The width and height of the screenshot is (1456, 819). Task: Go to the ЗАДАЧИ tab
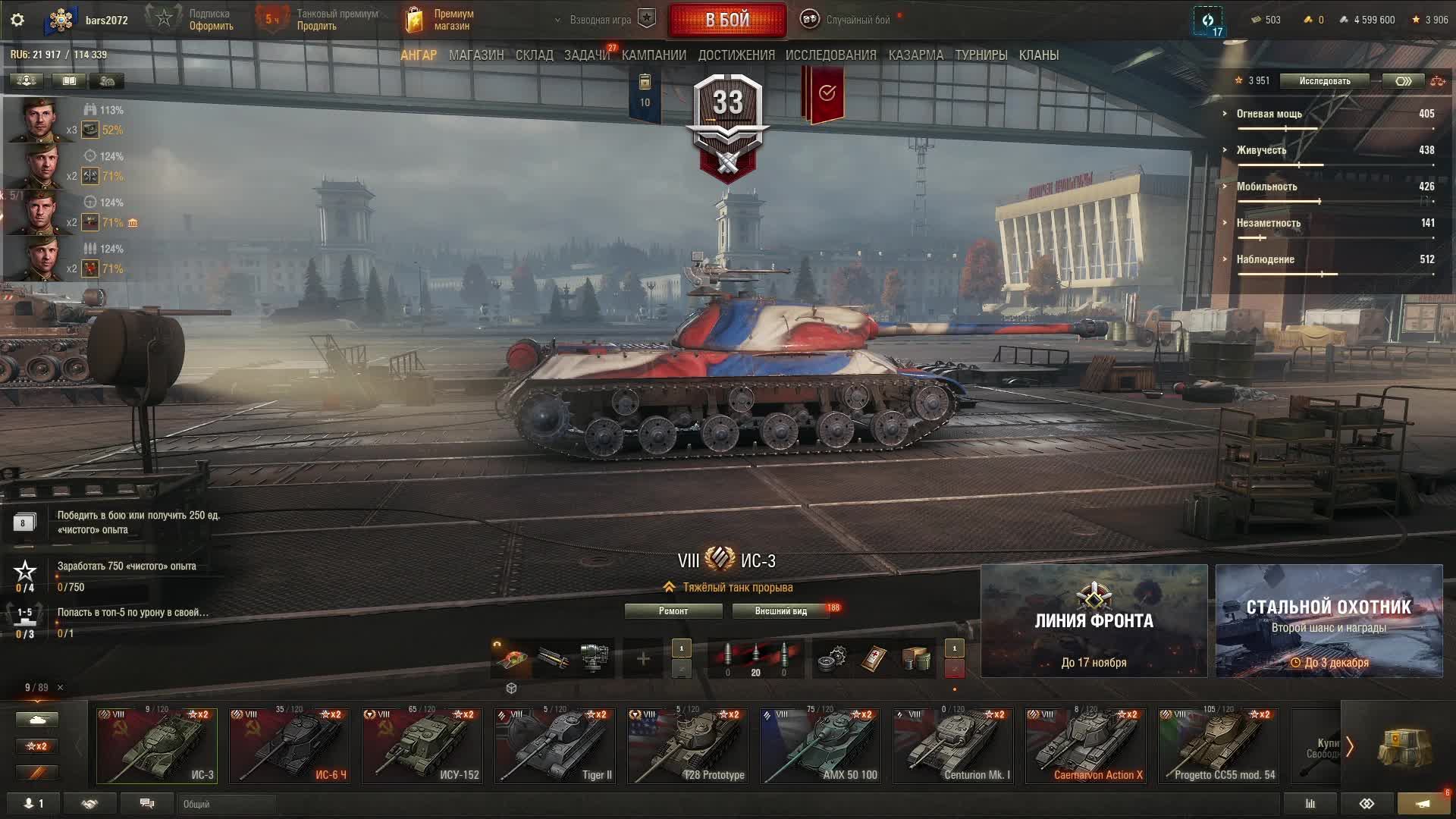[x=586, y=55]
